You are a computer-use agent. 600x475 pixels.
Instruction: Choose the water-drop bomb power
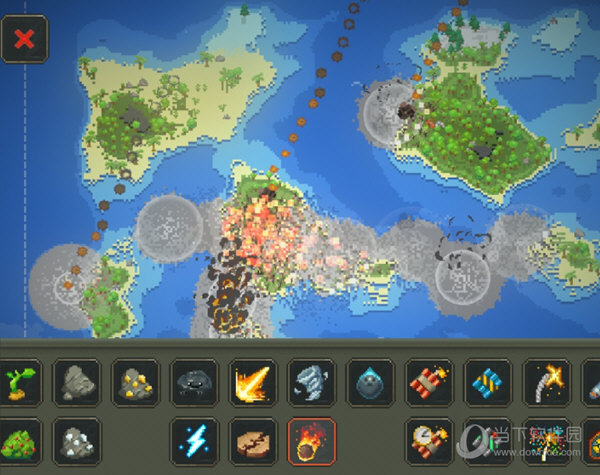(370, 382)
